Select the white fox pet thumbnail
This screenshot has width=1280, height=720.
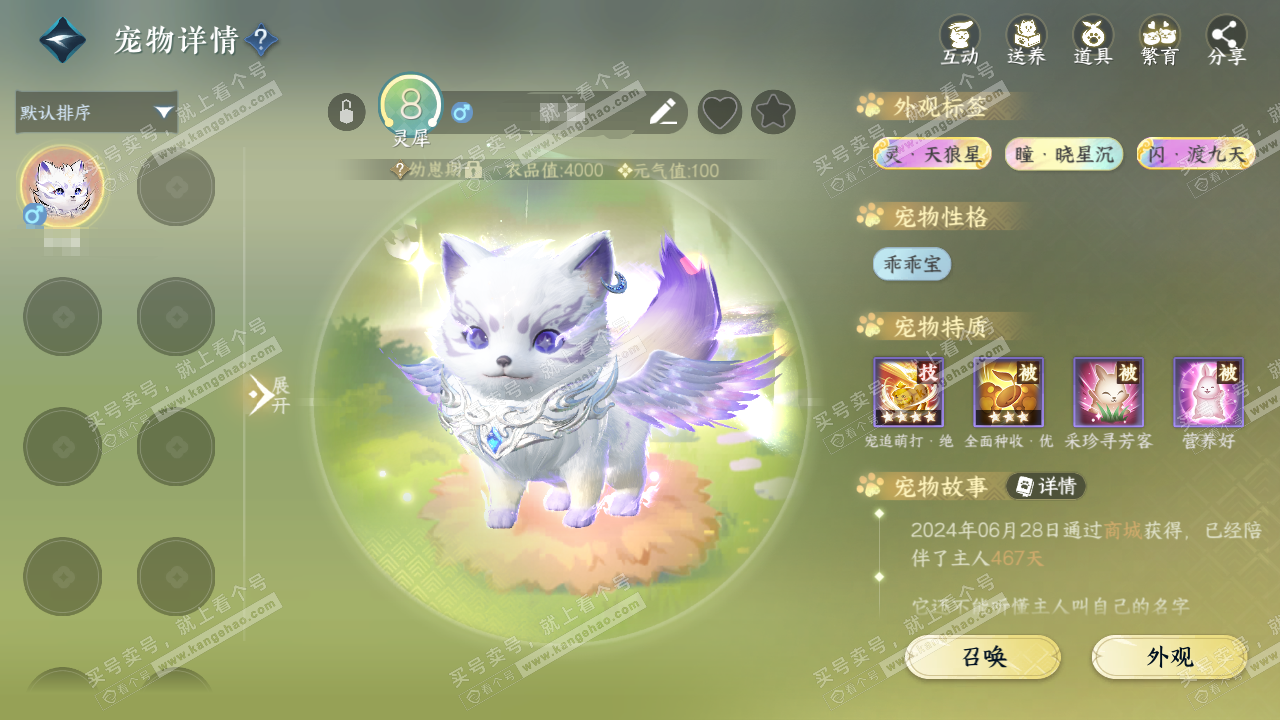coord(62,187)
